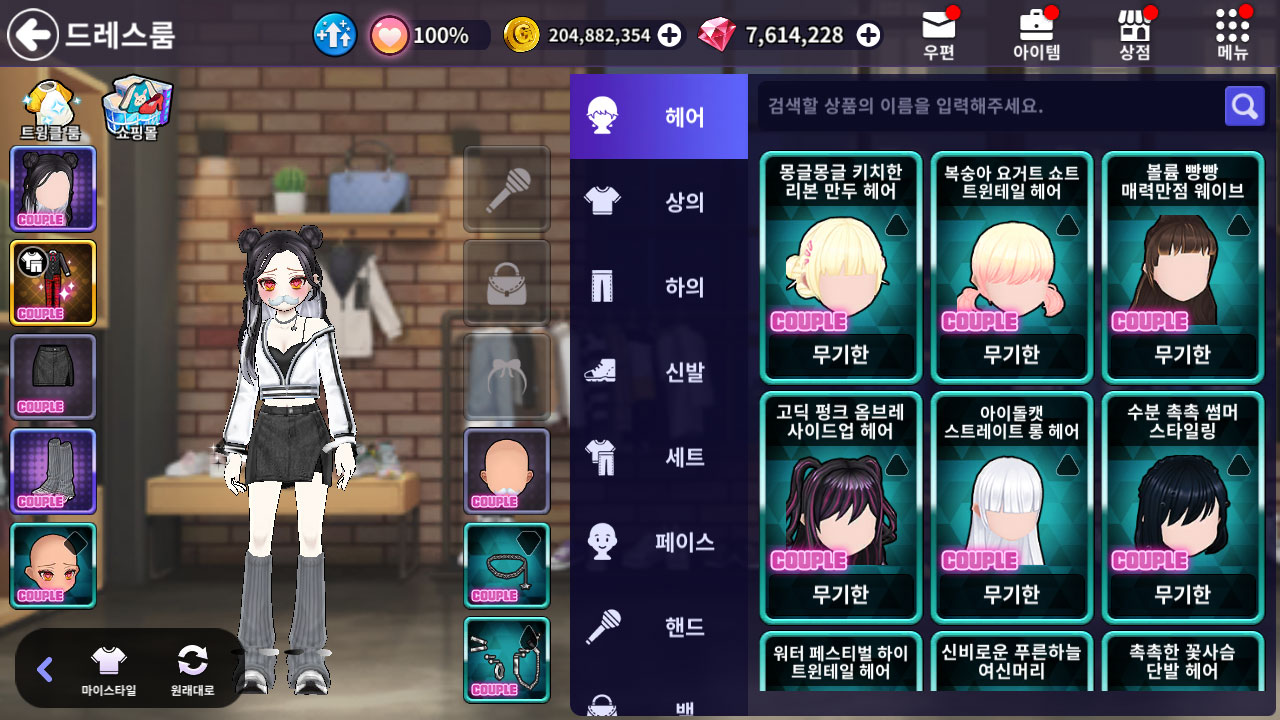Switch to the 상의 tops category
Image resolution: width=1280 pixels, height=720 pixels.
(659, 202)
